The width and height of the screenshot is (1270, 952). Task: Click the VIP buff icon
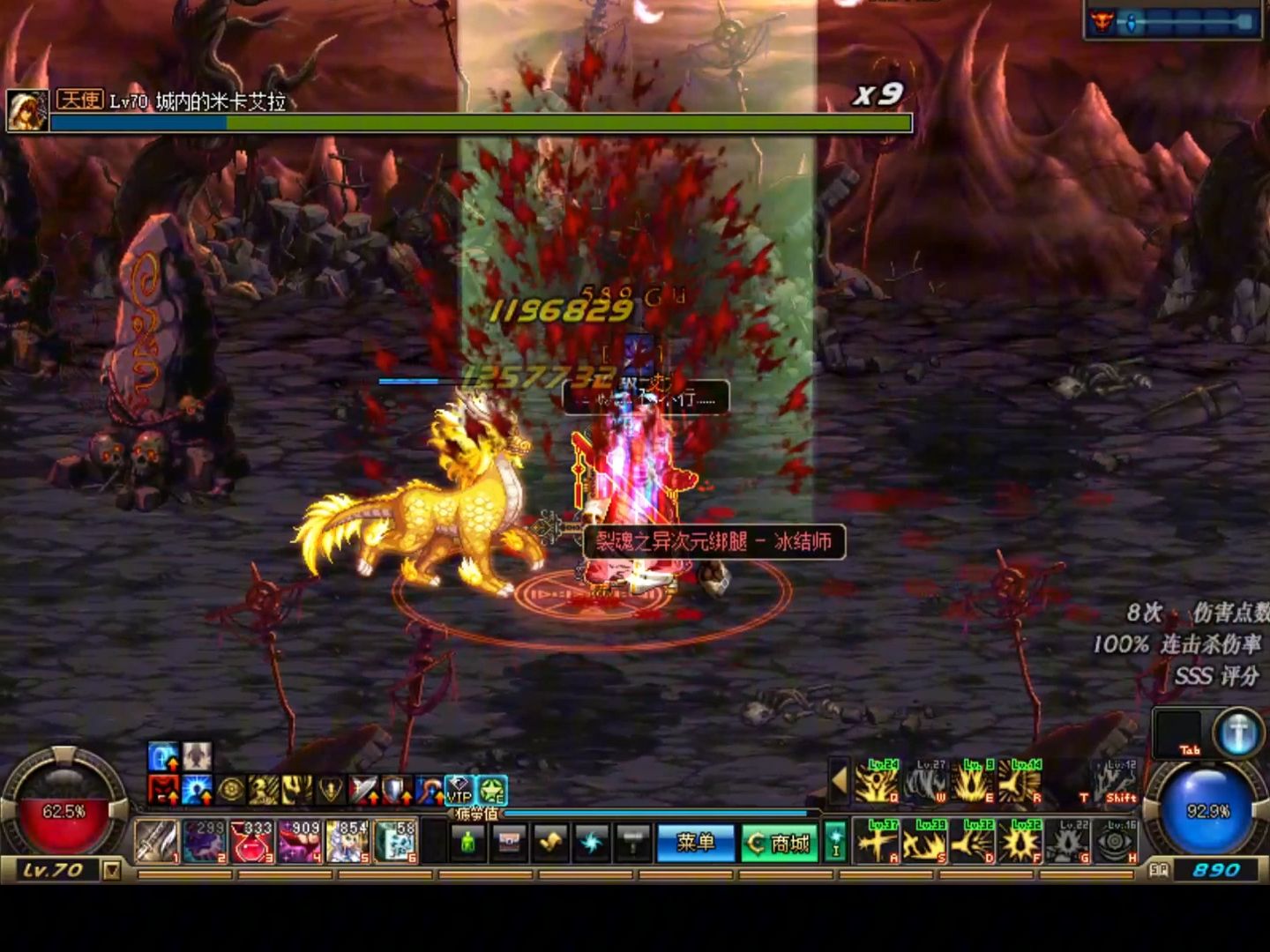[459, 790]
